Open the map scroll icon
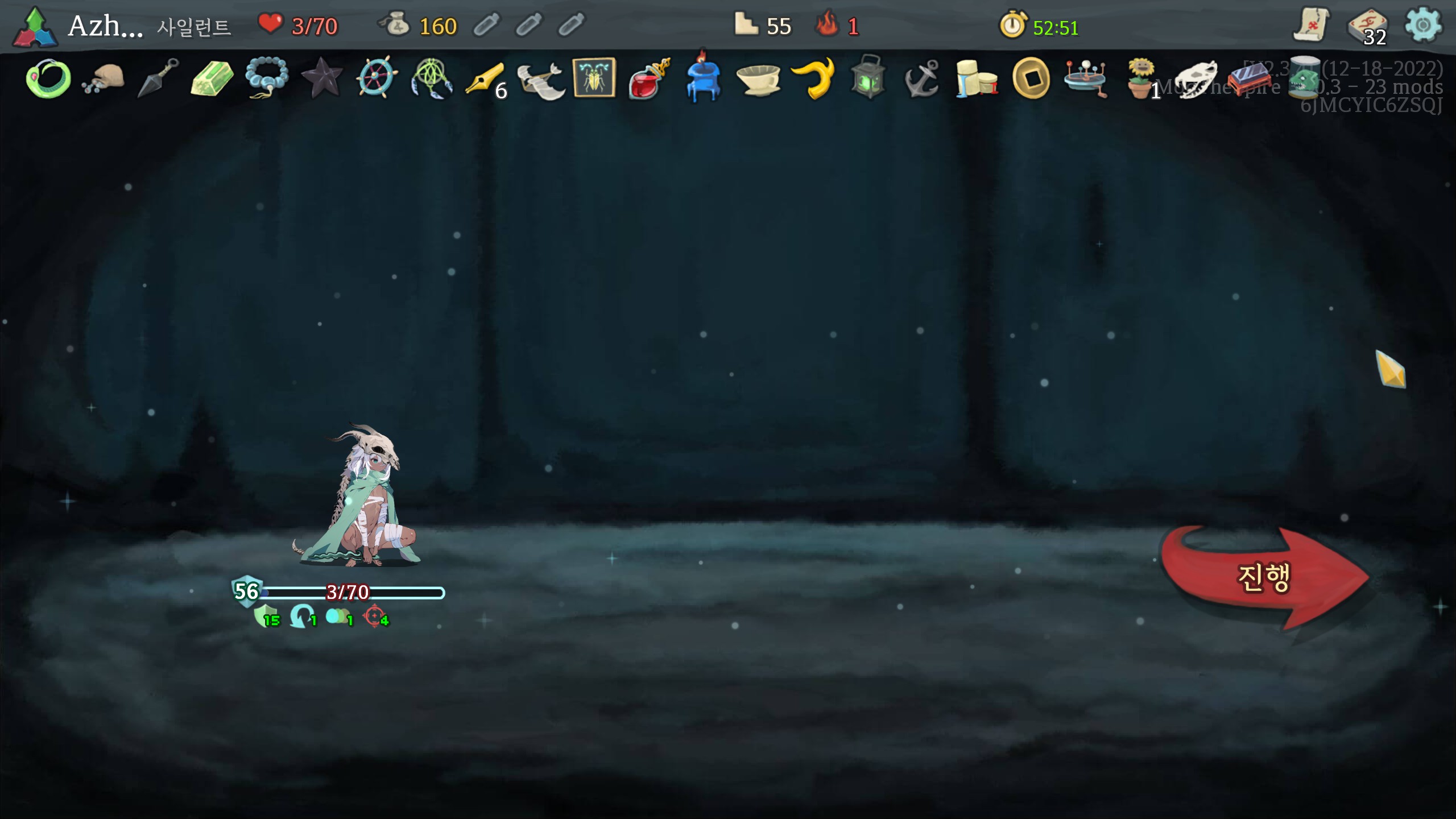Image resolution: width=1456 pixels, height=819 pixels. coord(1311,25)
